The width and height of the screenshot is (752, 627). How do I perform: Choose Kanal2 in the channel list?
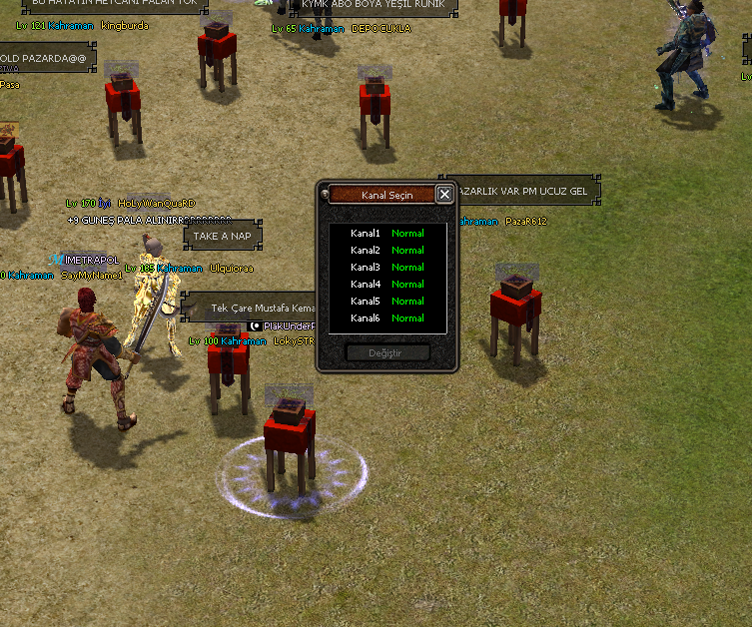pos(387,251)
